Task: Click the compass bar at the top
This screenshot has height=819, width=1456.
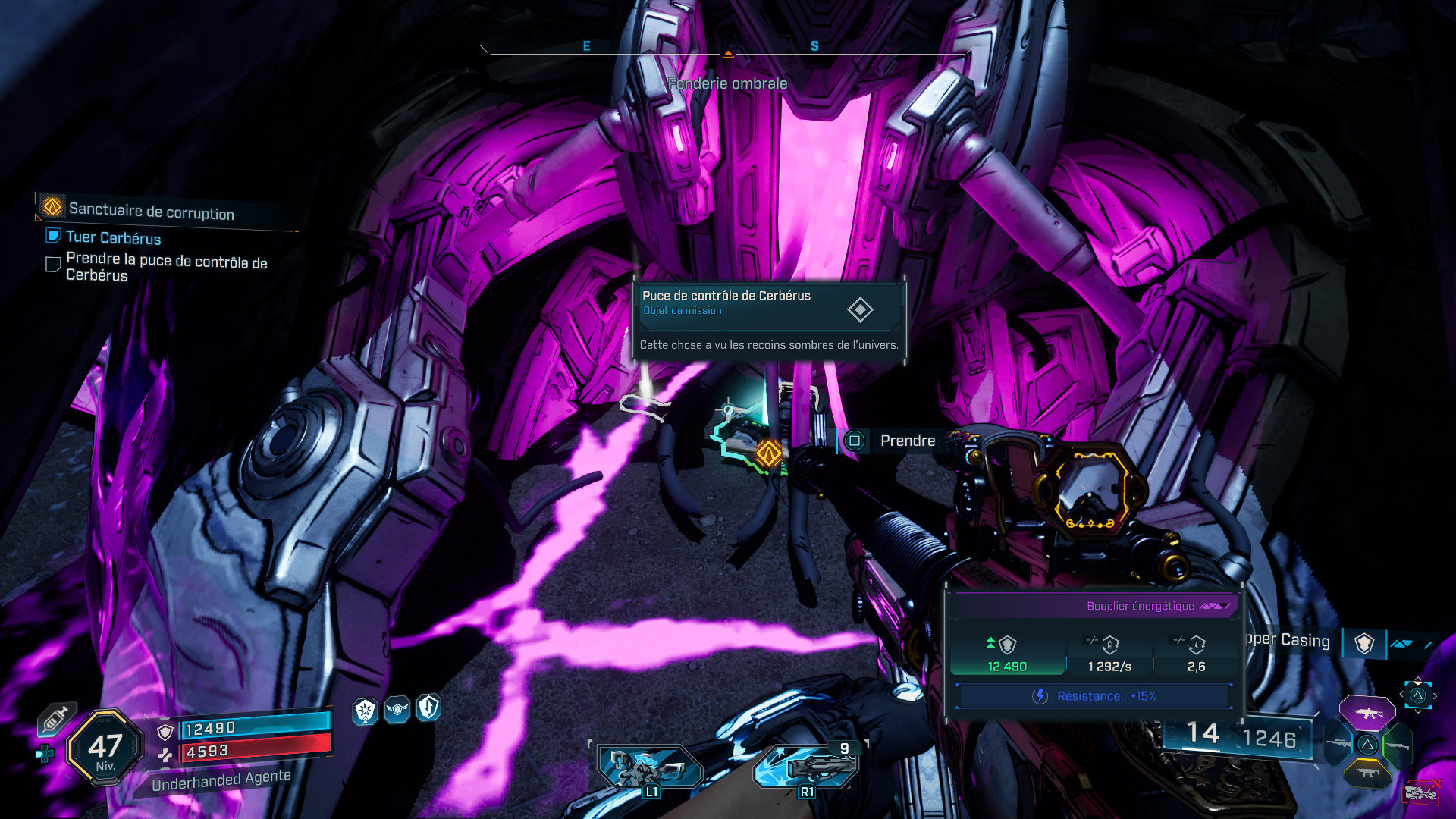Action: click(x=728, y=49)
